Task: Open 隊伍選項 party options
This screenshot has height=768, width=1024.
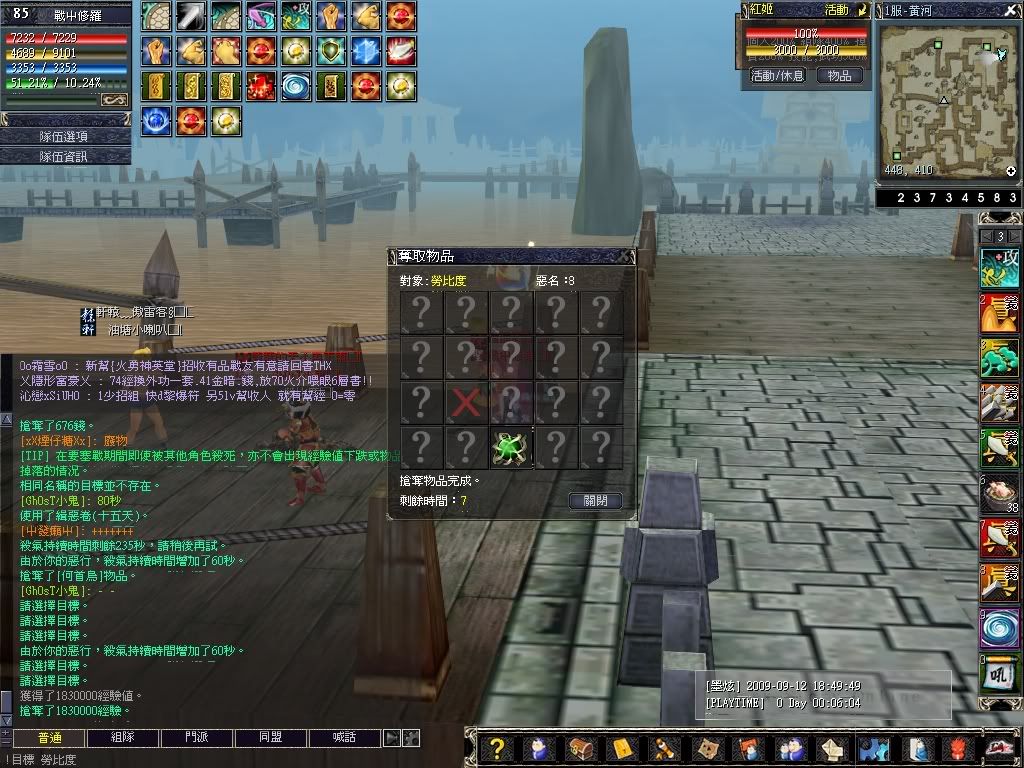Action: pos(65,136)
